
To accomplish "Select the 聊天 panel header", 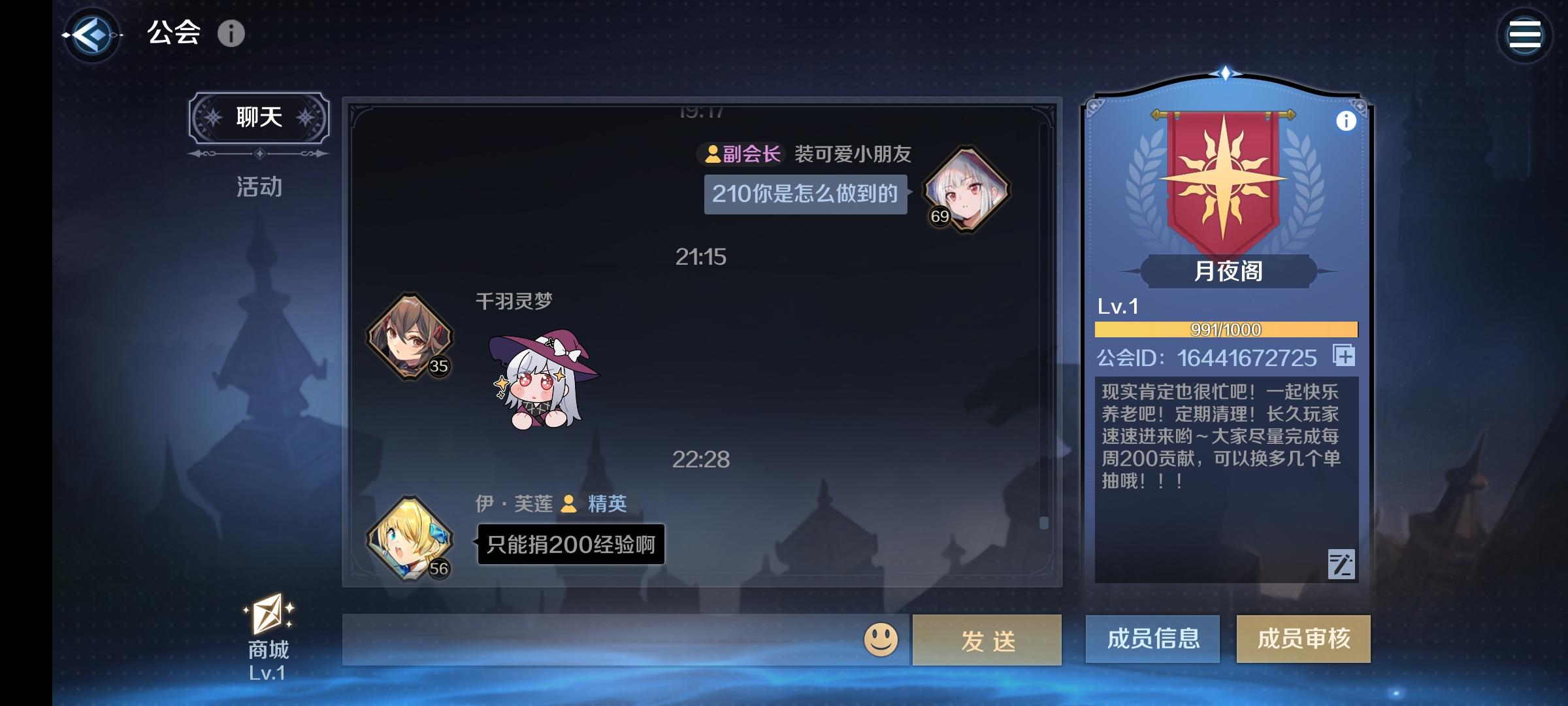I will (x=260, y=116).
